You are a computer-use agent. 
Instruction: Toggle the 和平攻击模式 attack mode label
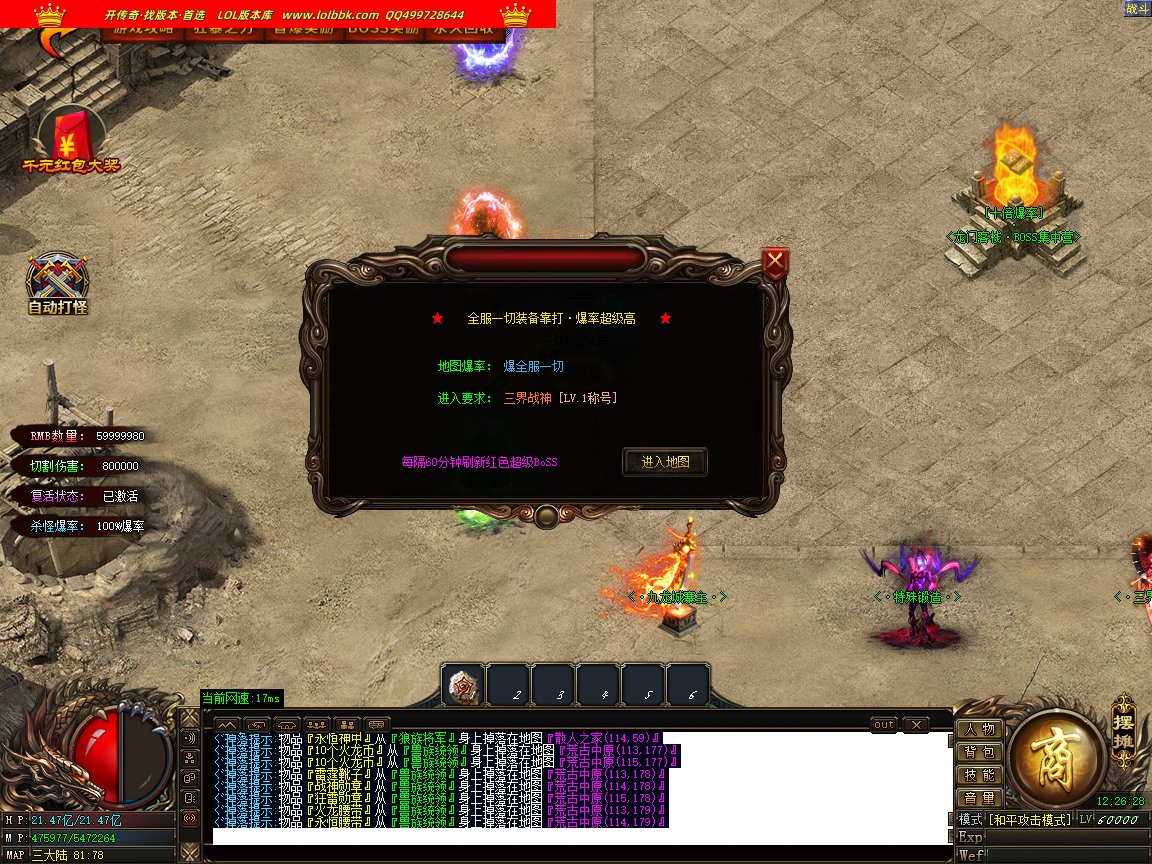(x=1030, y=820)
